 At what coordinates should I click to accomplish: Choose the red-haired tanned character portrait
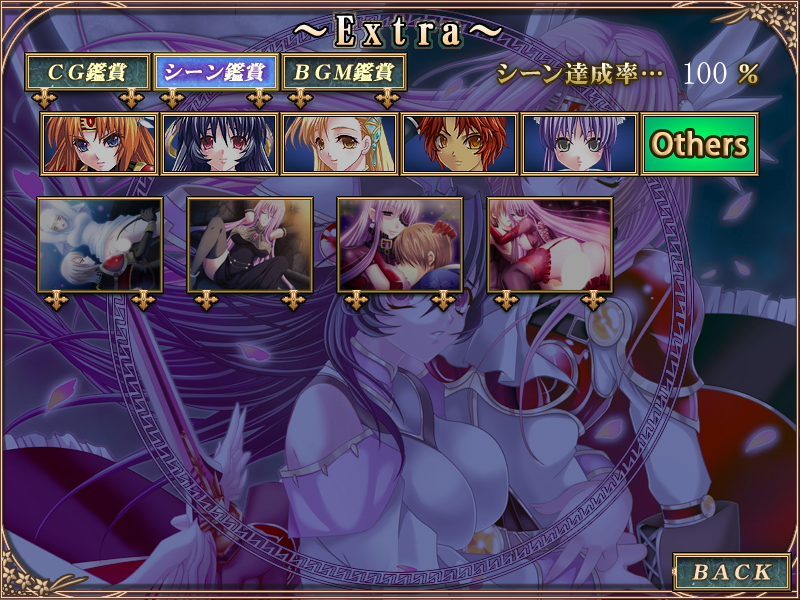[x=459, y=144]
